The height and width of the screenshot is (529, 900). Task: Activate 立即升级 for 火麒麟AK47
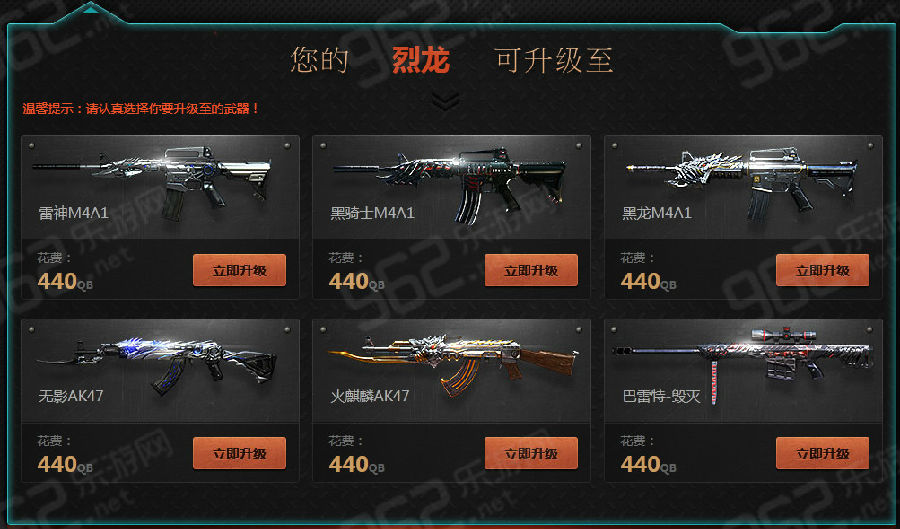531,453
